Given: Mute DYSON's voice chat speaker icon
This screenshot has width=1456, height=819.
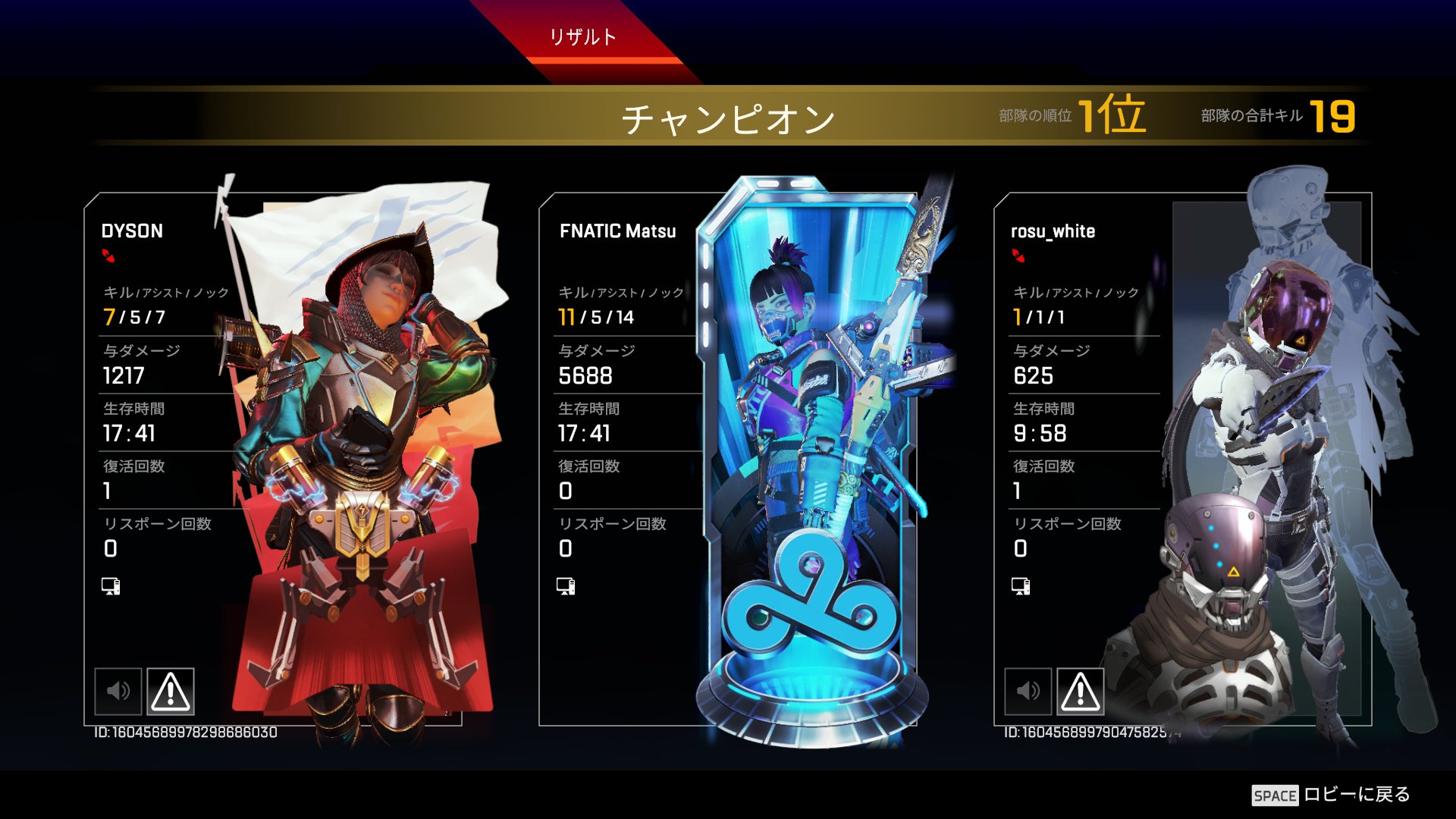Looking at the screenshot, I should pos(118,692).
